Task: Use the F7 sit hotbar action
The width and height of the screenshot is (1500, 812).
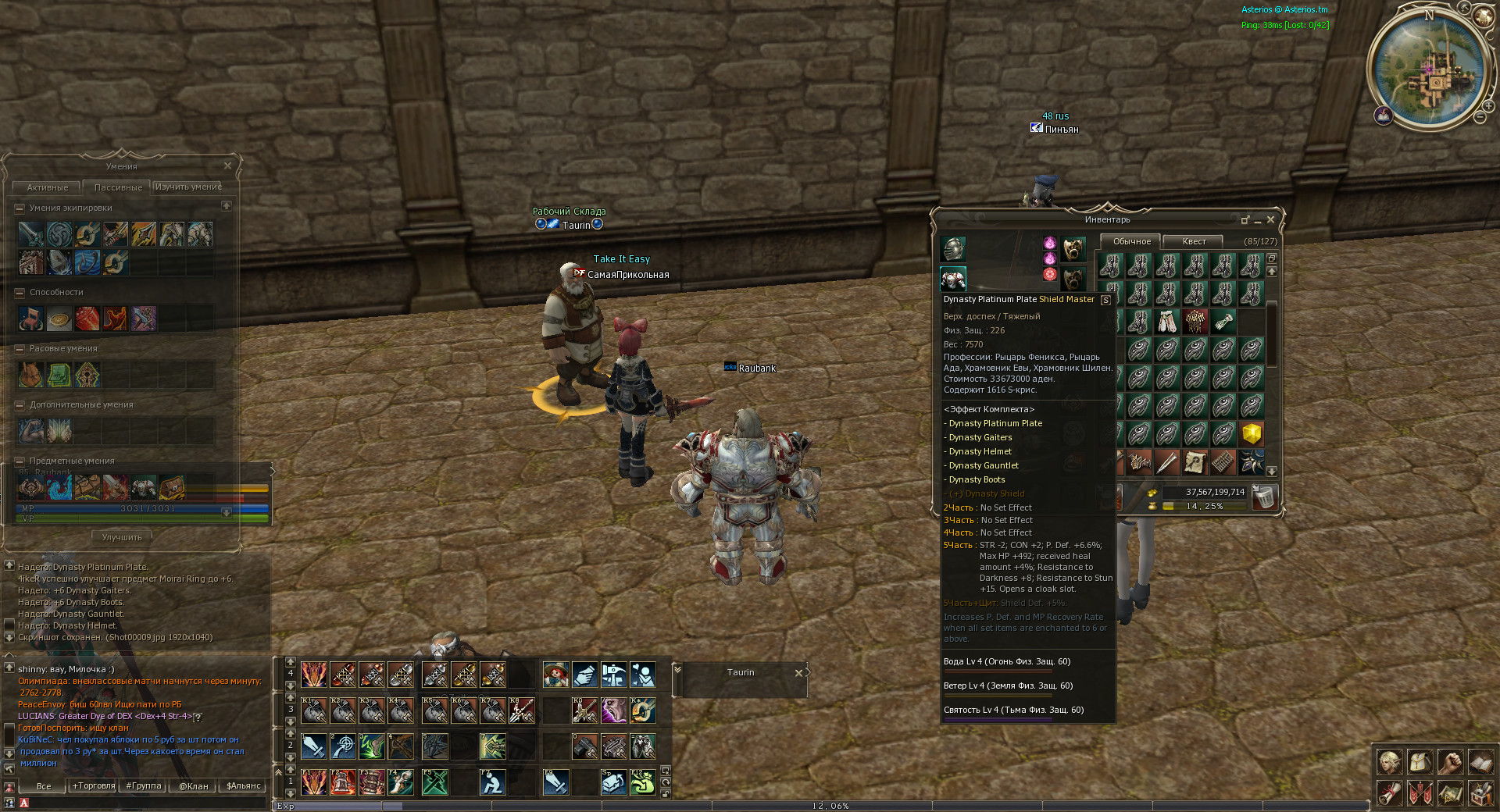Action: click(492, 782)
